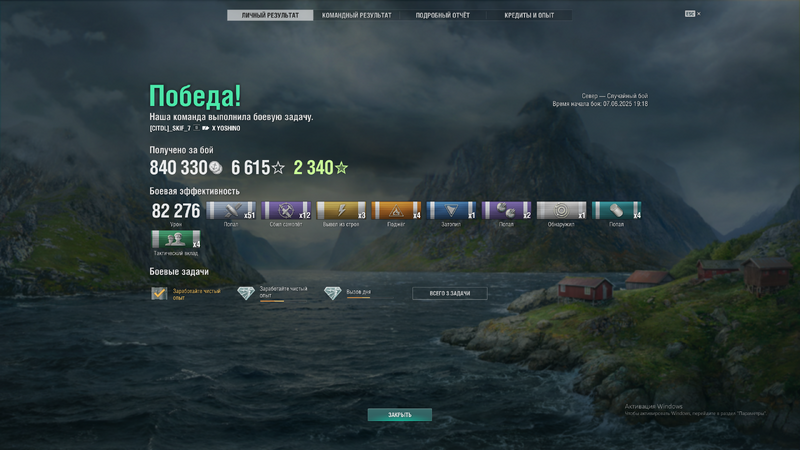The height and width of the screenshot is (450, 800).
Task: Select the Личный результат tab
Action: tap(270, 16)
